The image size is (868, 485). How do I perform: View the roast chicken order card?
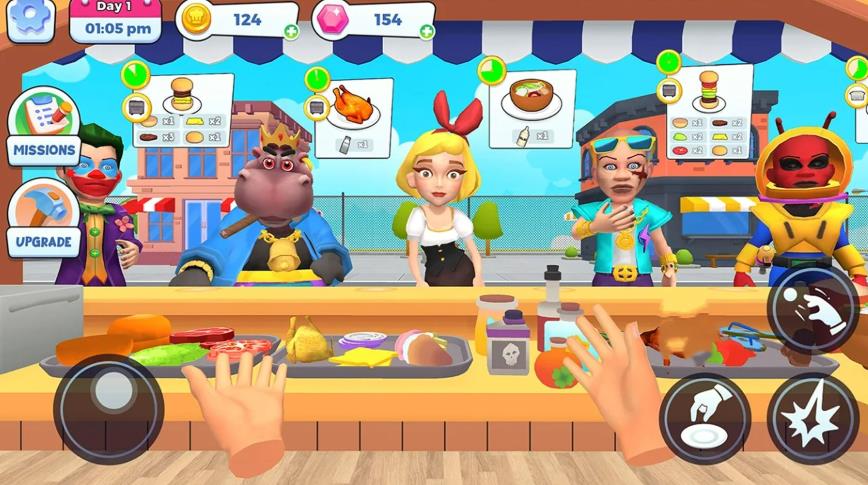coord(352,117)
